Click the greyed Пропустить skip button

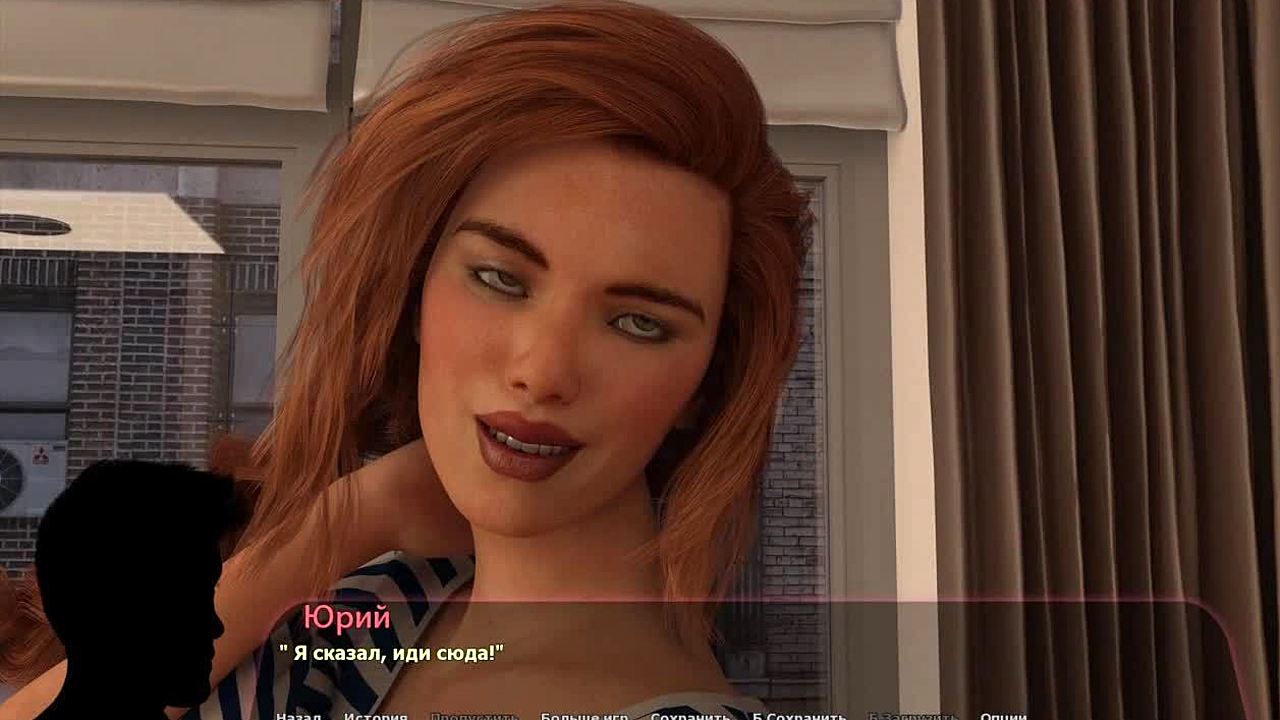(x=474, y=716)
